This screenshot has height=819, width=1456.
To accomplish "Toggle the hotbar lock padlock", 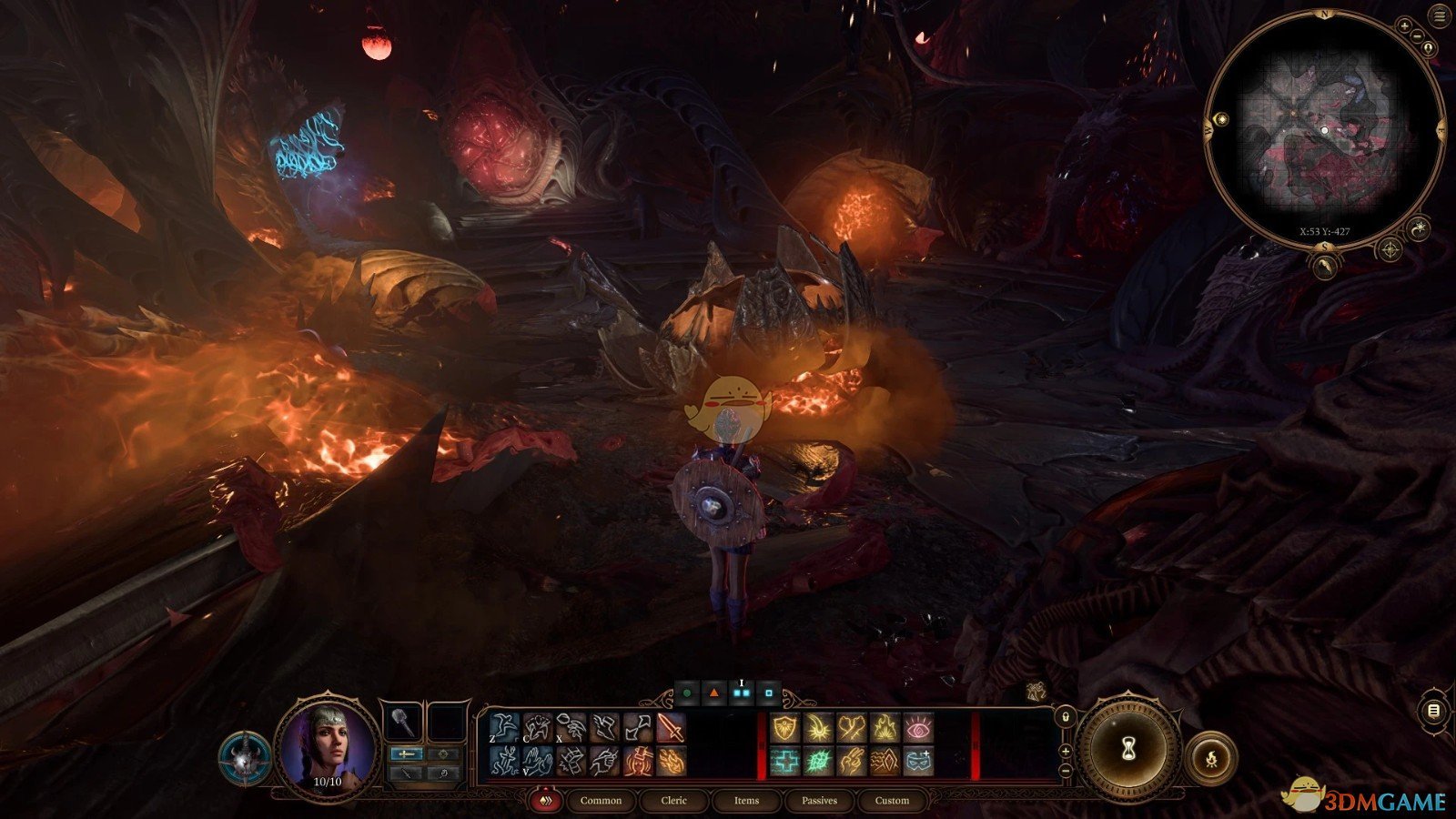I will (x=1066, y=718).
